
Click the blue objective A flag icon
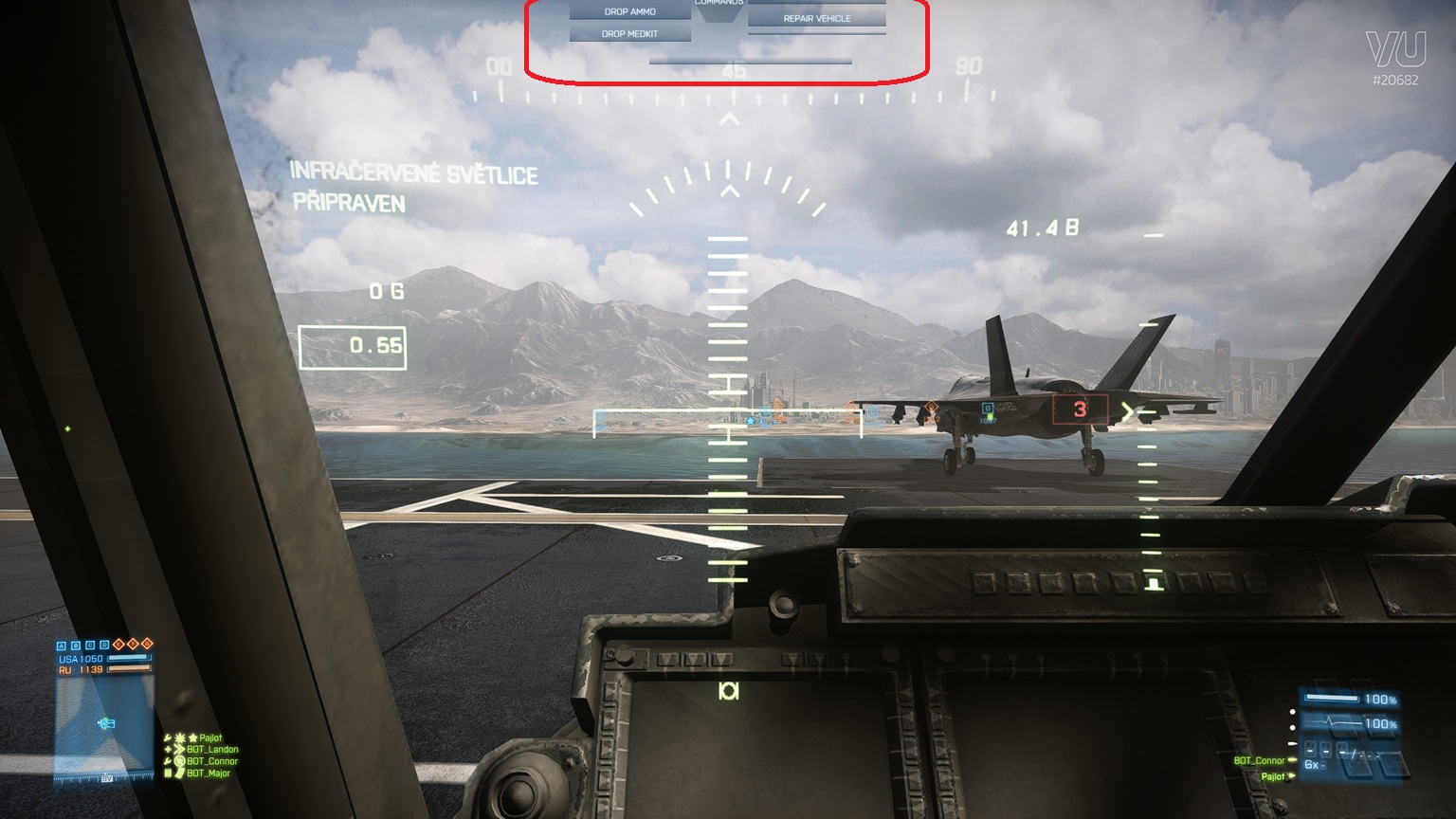pos(63,646)
